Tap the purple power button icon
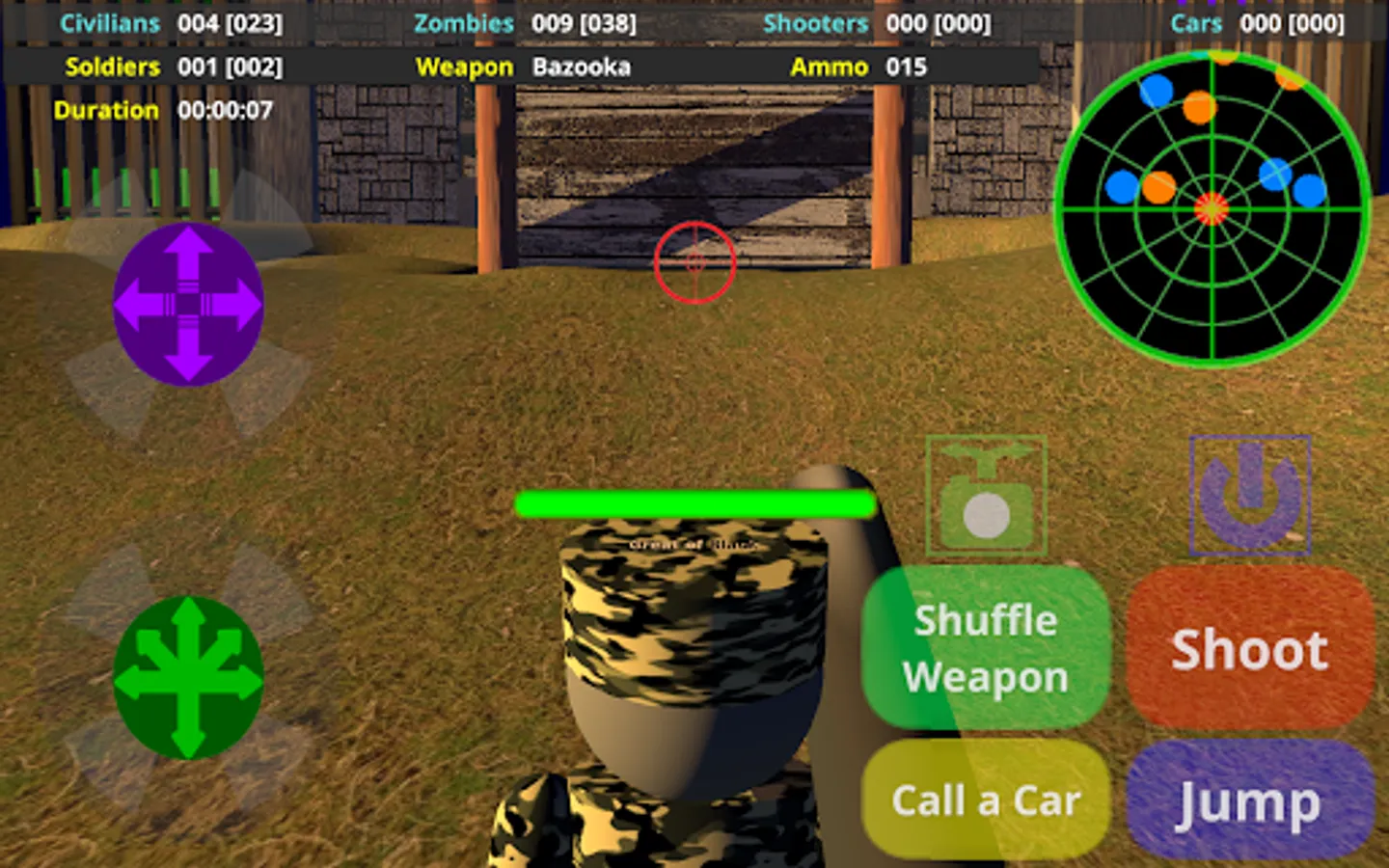 tap(1251, 496)
